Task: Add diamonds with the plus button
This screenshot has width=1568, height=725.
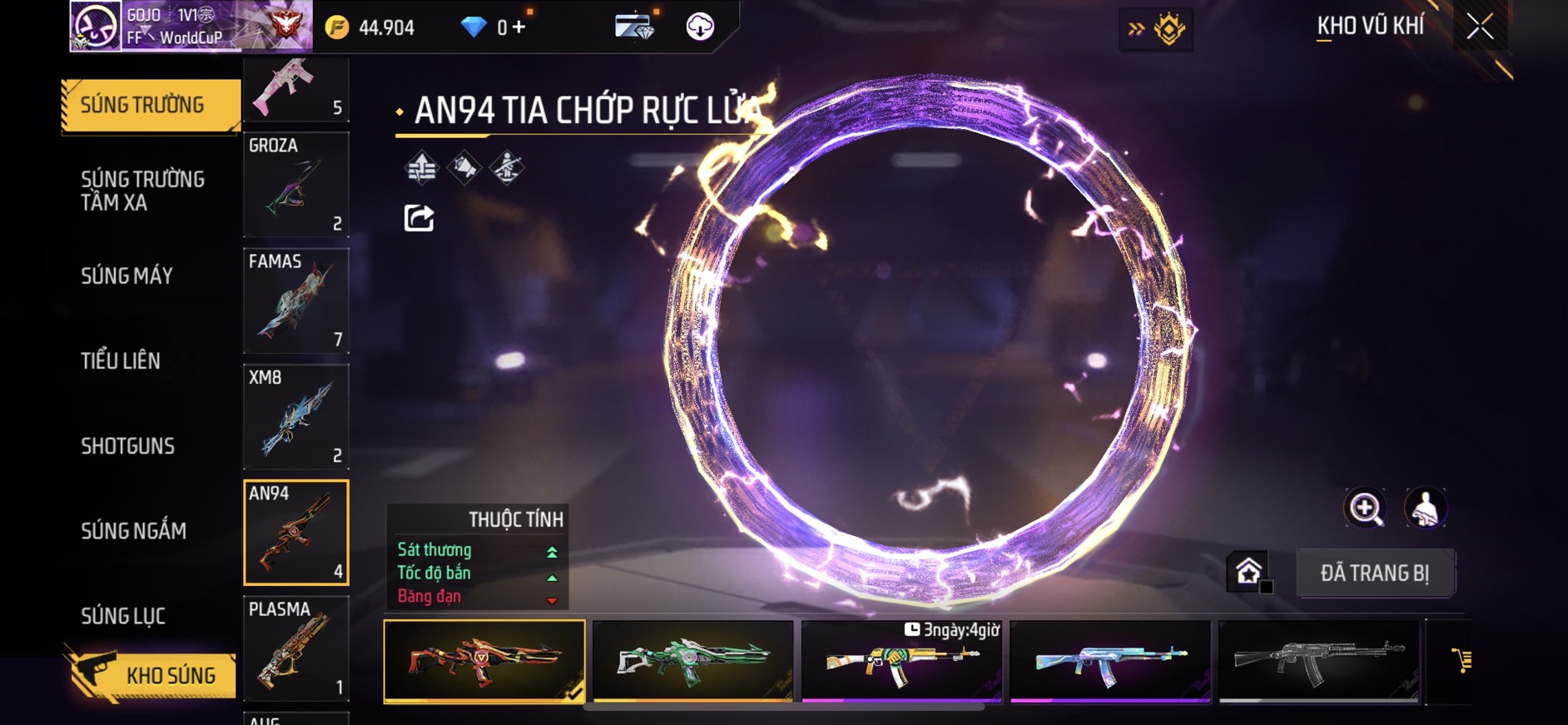Action: (x=519, y=27)
